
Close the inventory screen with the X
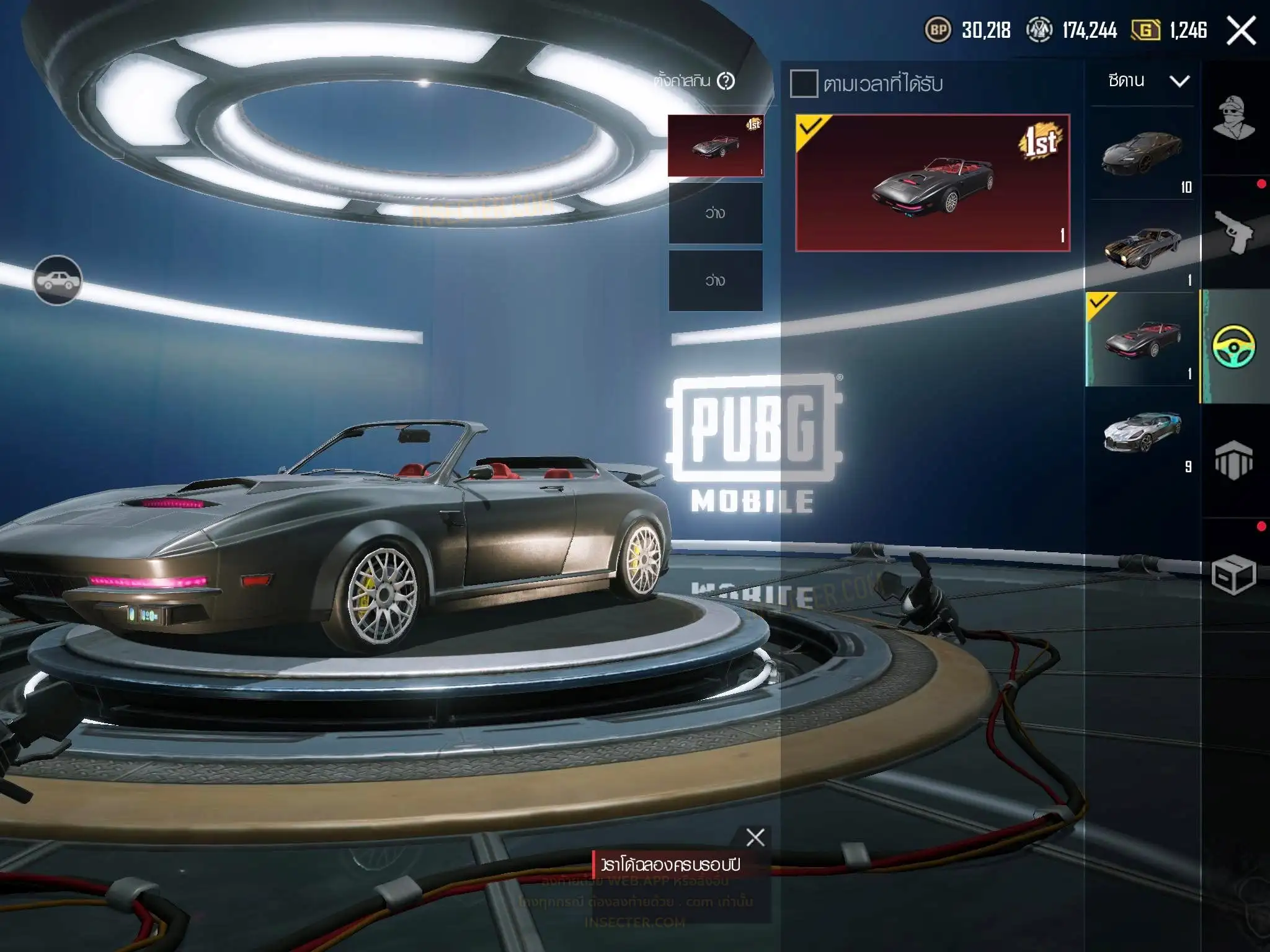1241,30
